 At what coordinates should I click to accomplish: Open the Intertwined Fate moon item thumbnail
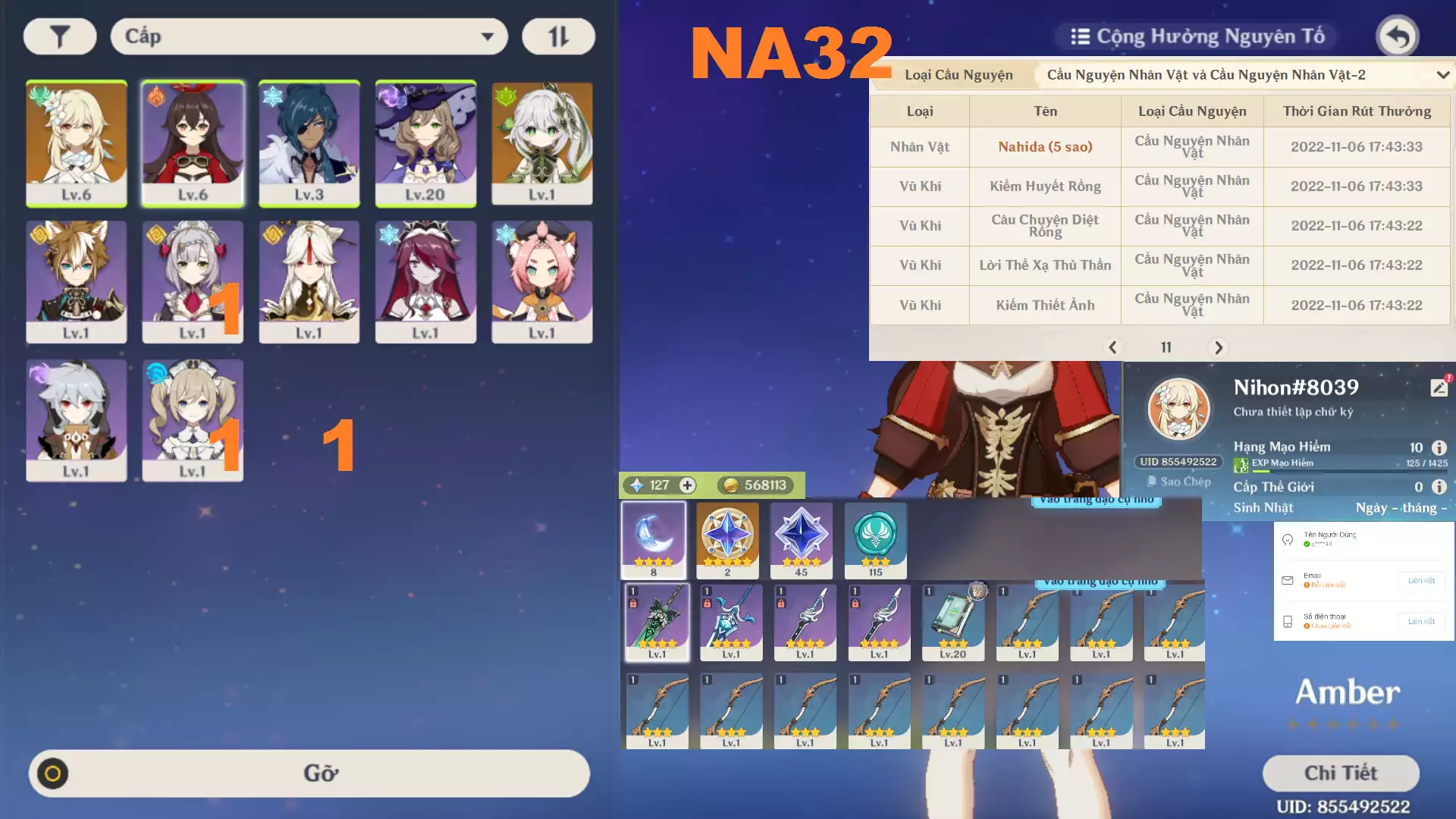[x=654, y=540]
